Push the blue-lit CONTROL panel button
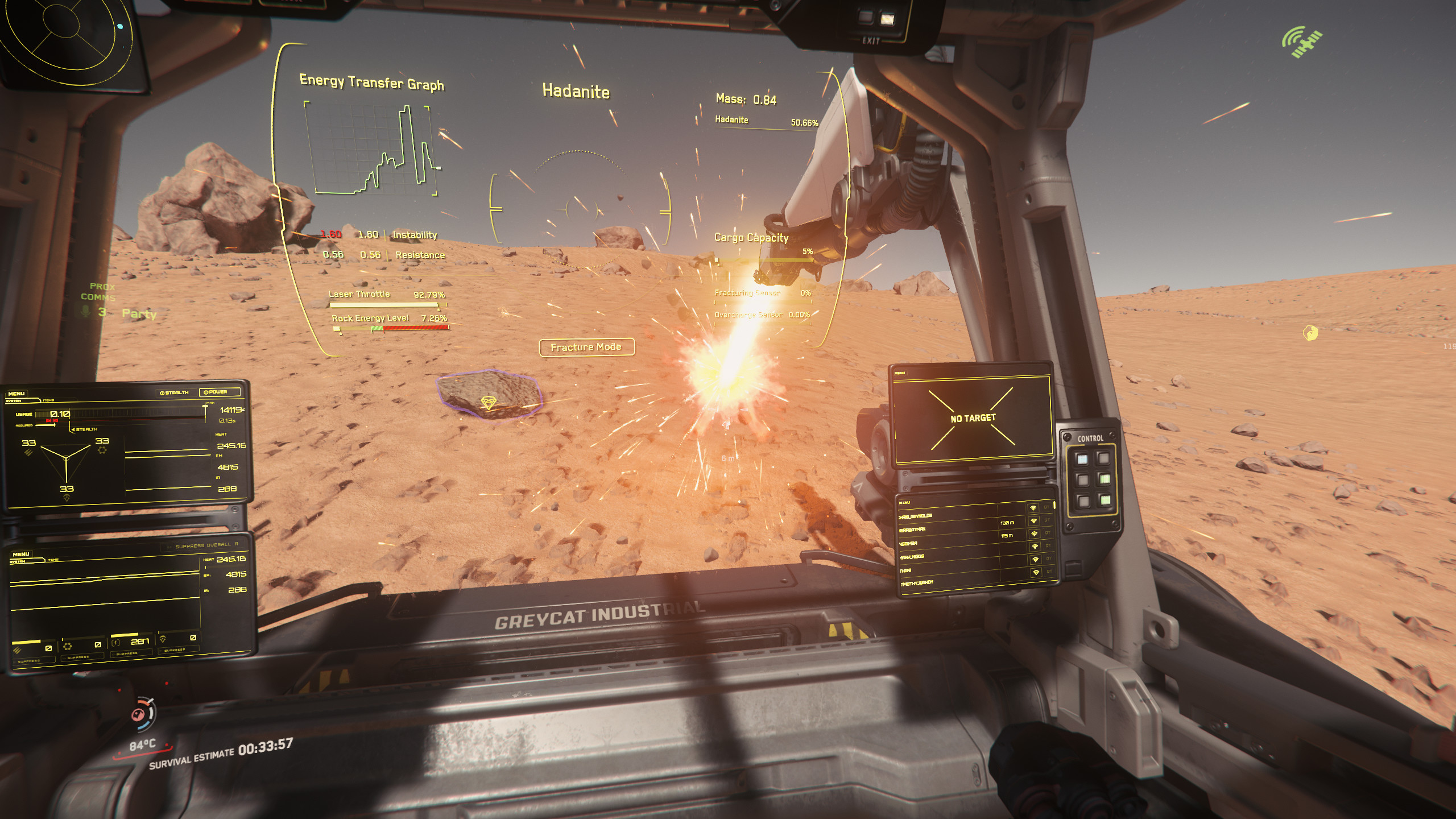 pos(1082,459)
